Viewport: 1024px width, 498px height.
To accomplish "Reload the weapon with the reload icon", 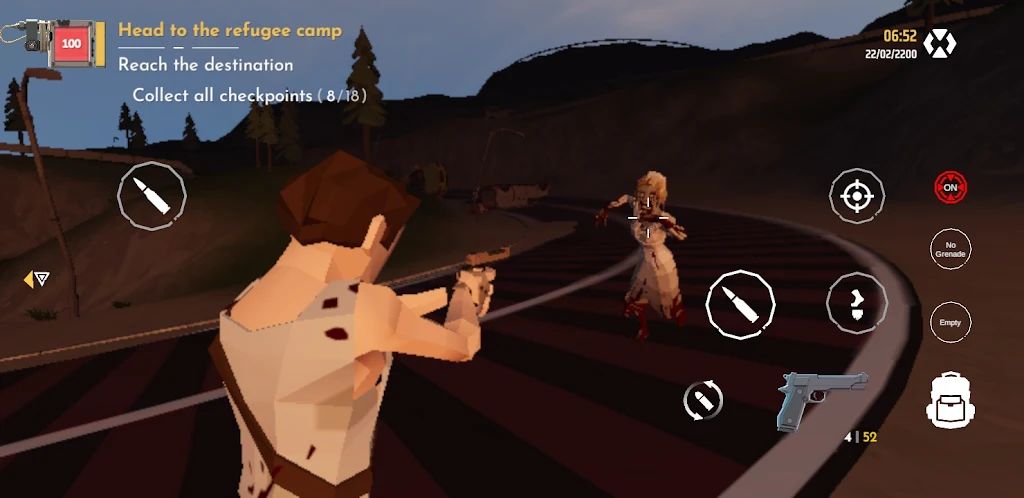I will [x=703, y=401].
